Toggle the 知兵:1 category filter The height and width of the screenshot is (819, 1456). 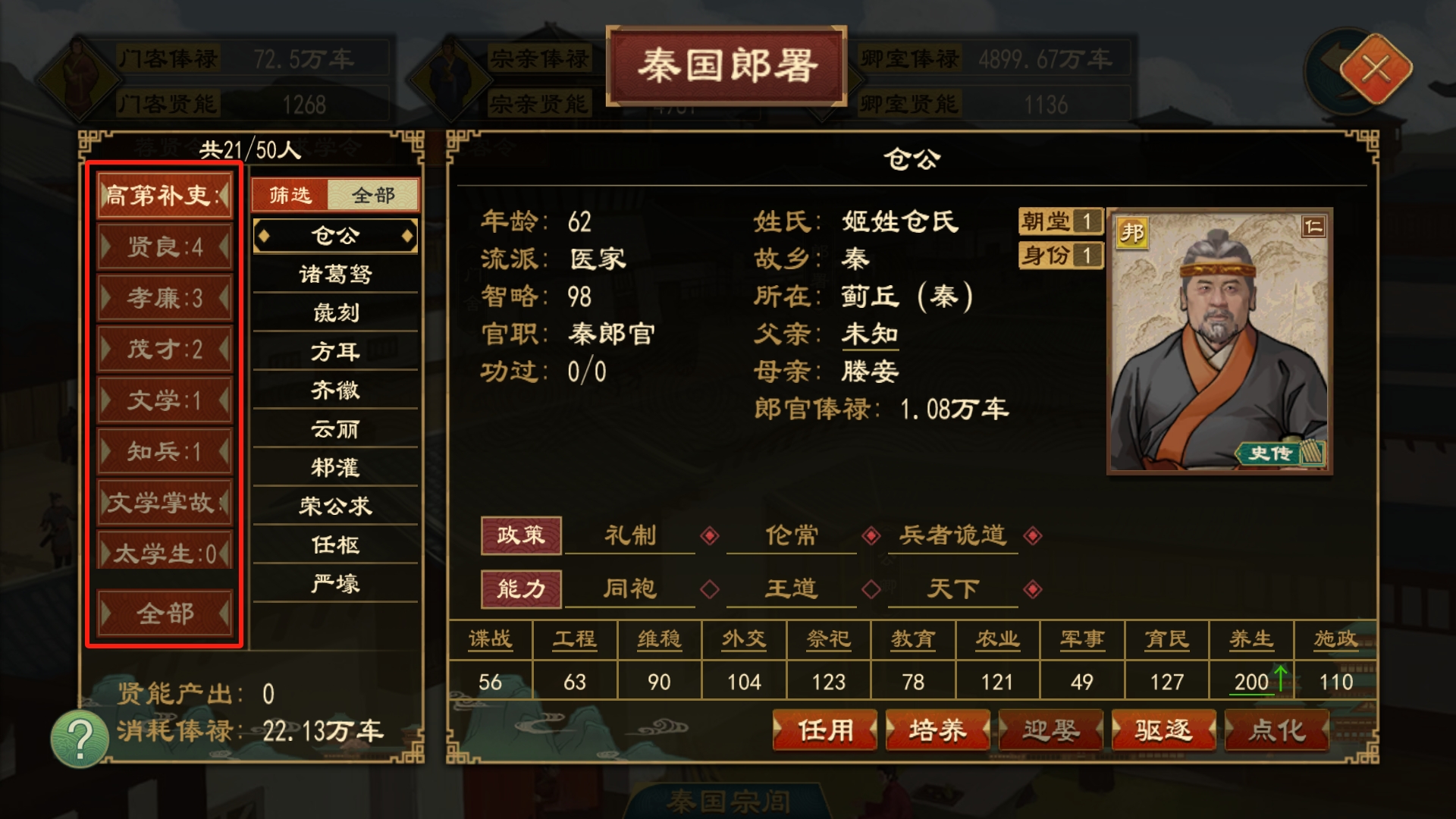click(x=164, y=452)
